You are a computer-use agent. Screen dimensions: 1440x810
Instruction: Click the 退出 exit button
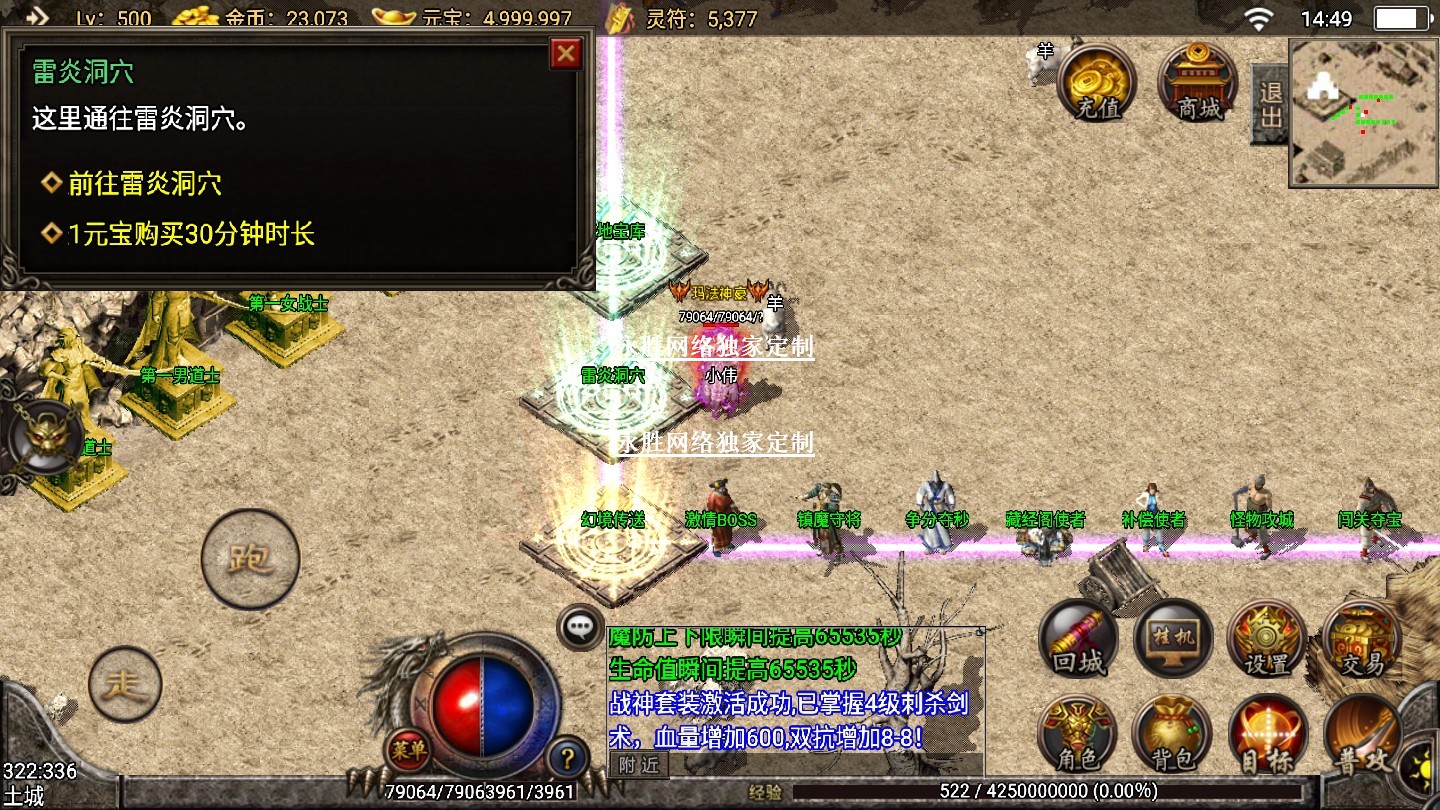[1270, 104]
